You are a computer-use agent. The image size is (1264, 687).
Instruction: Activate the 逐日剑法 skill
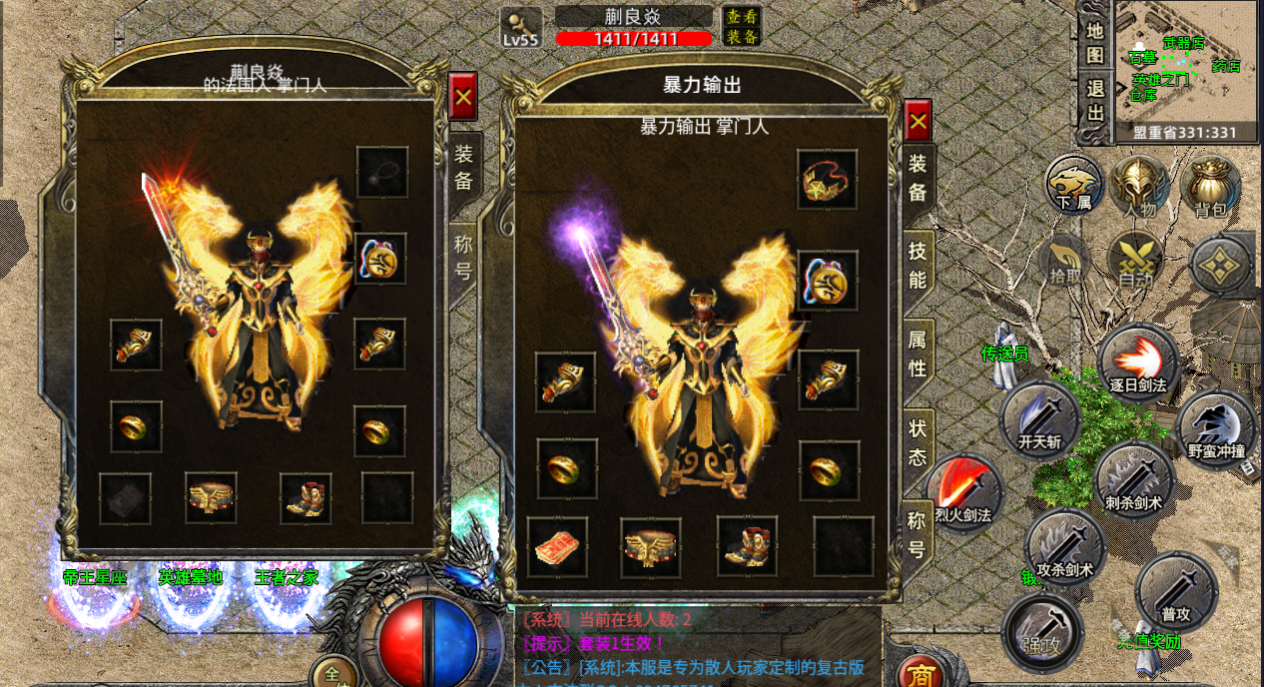tap(1138, 364)
